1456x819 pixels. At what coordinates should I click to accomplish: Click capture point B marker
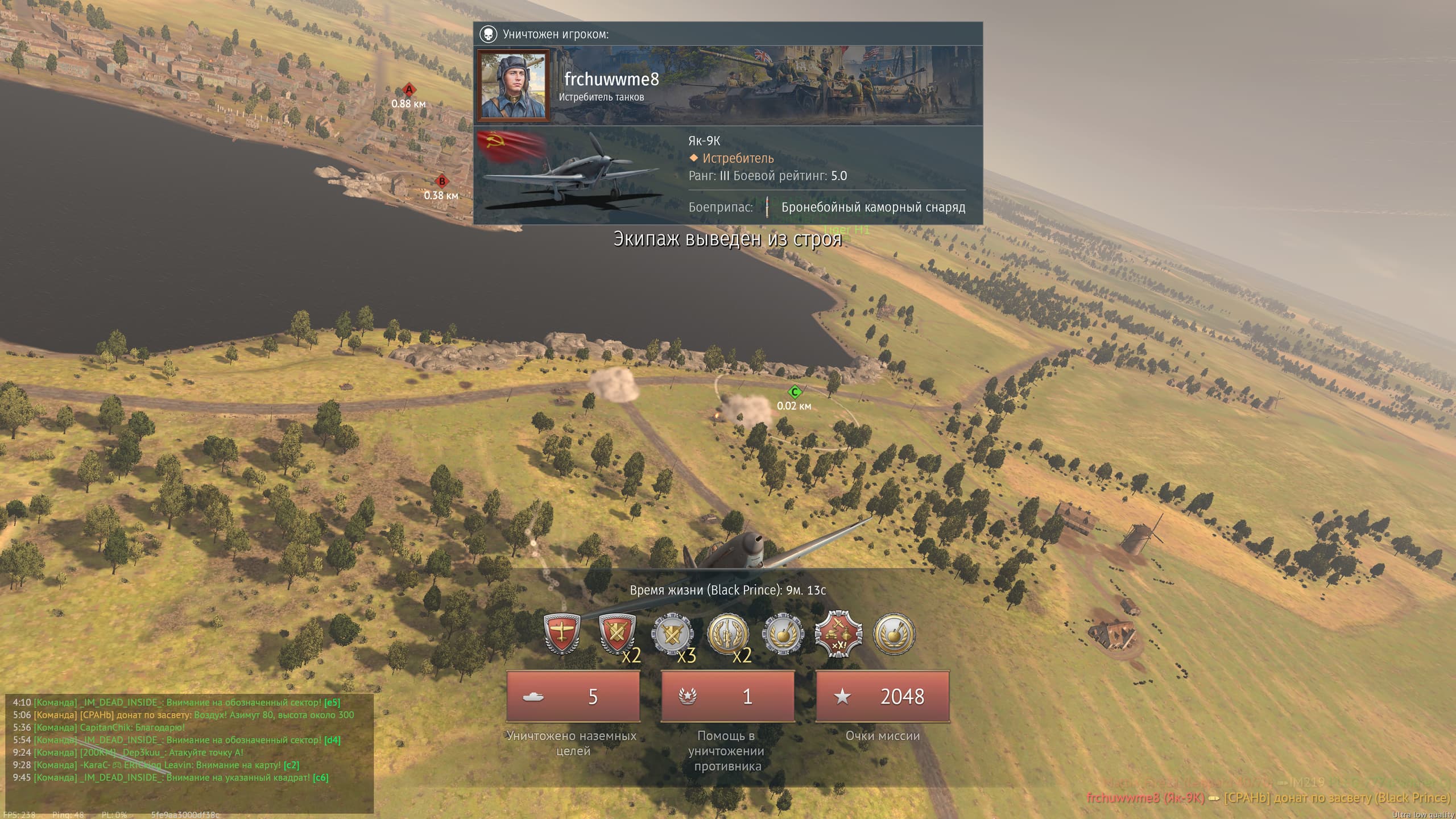click(x=441, y=182)
